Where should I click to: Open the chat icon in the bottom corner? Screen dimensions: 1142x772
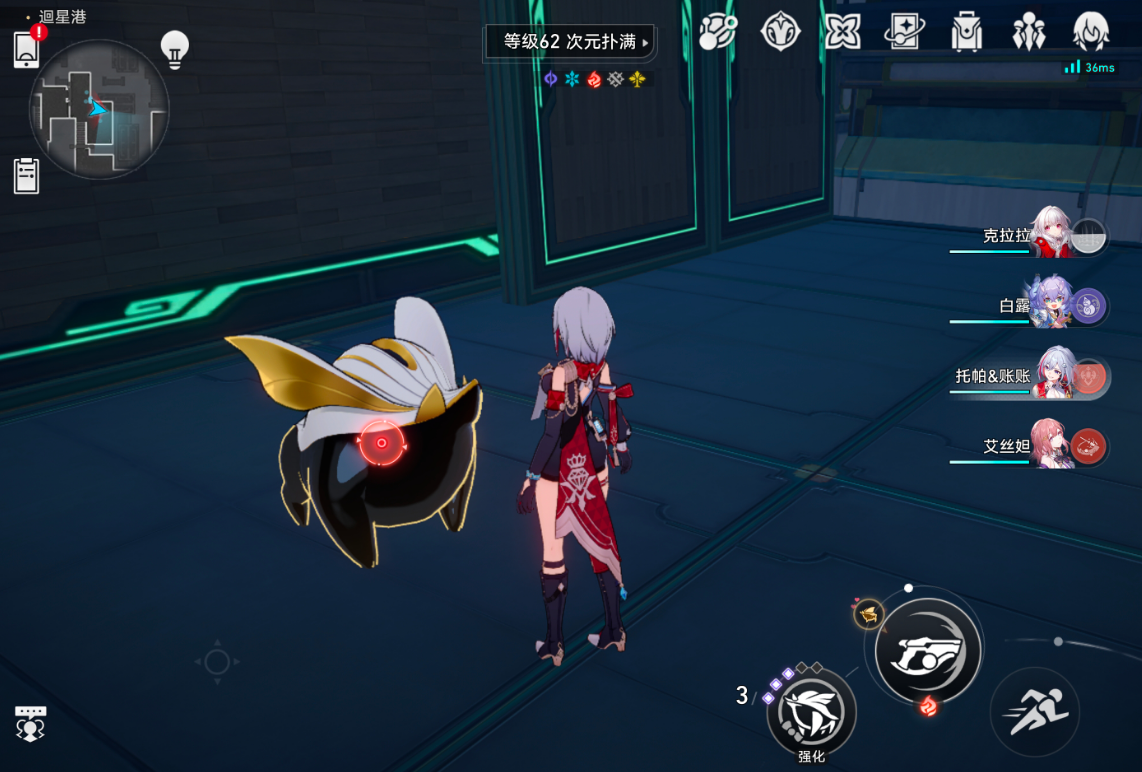30,723
